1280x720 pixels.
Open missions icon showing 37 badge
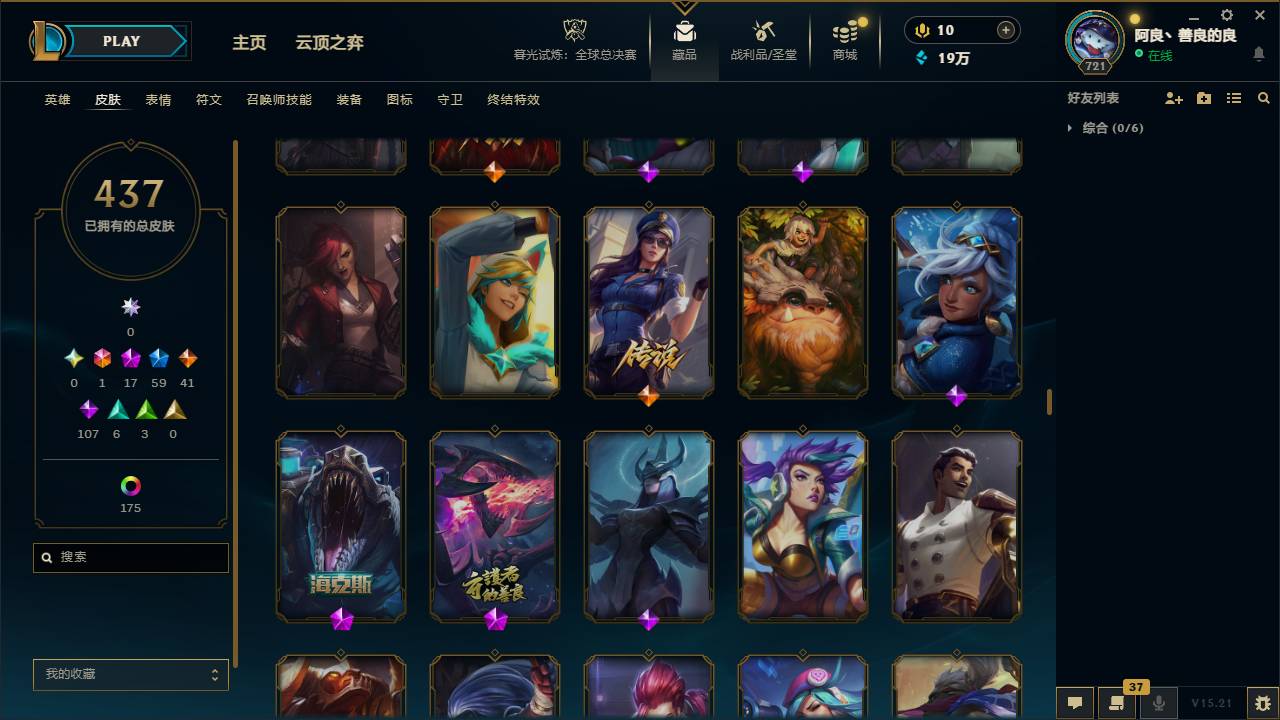click(x=1115, y=704)
